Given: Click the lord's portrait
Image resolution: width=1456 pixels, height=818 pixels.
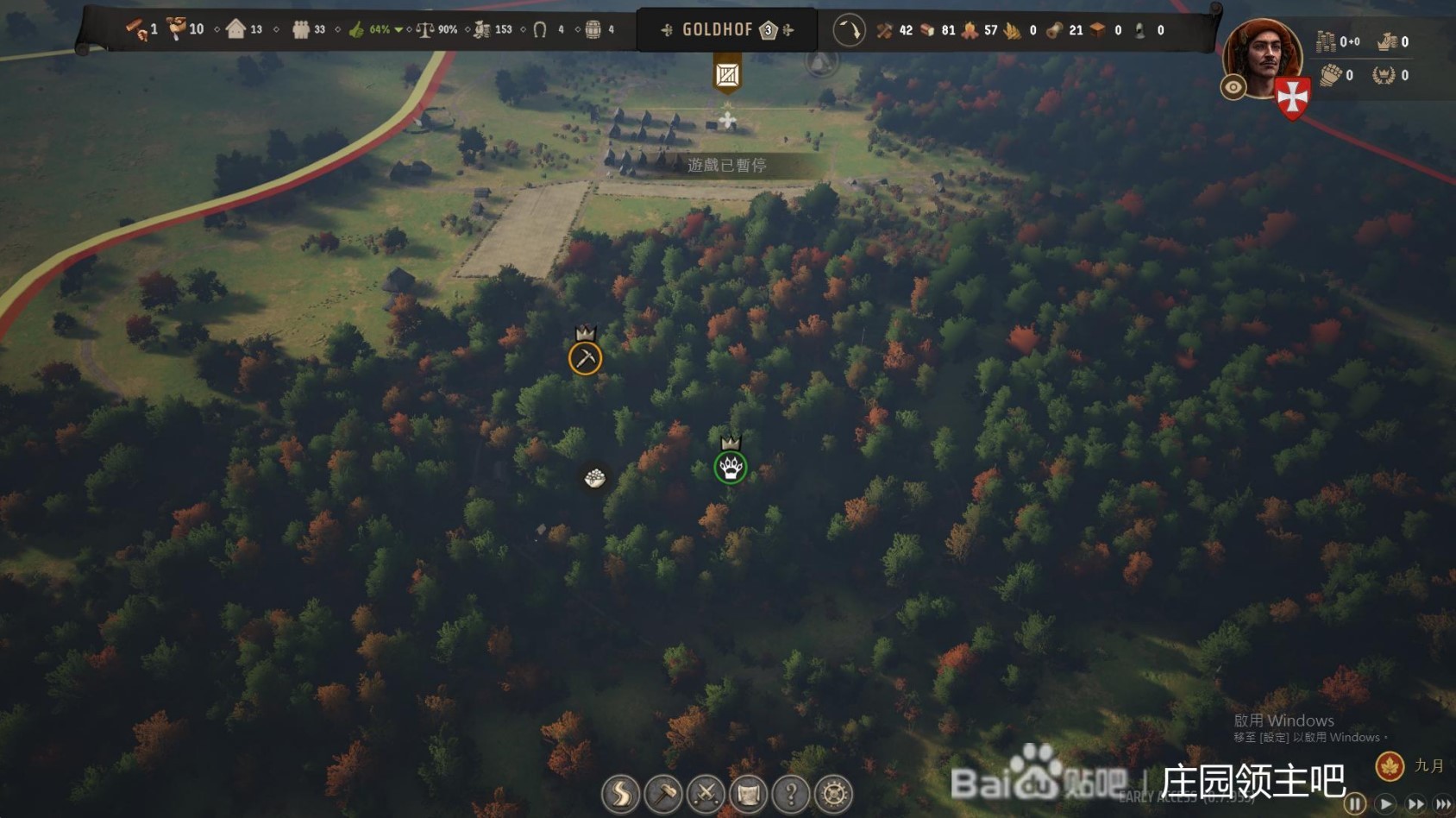Looking at the screenshot, I should [x=1263, y=57].
